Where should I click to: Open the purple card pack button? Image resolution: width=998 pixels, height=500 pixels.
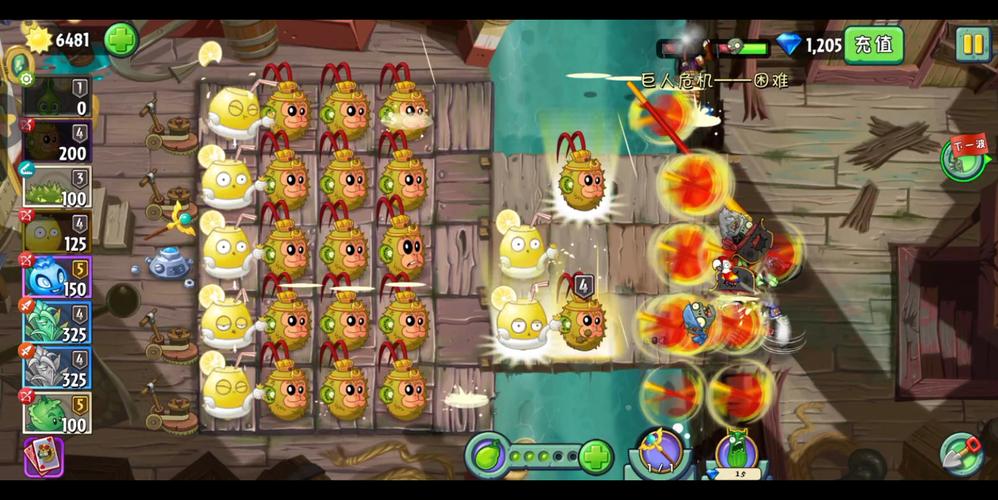[x=44, y=456]
